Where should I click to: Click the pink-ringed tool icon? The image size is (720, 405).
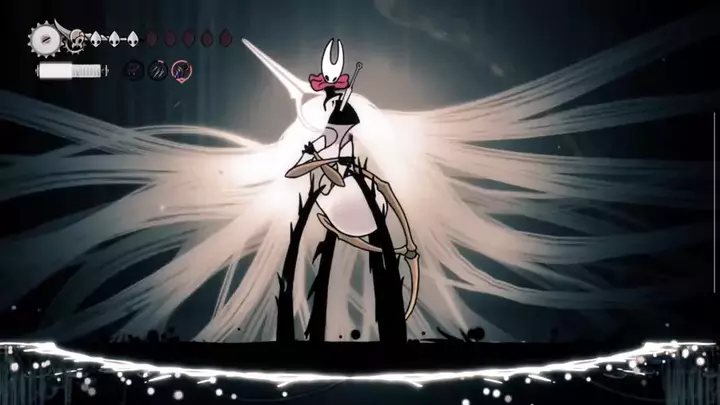[x=181, y=70]
